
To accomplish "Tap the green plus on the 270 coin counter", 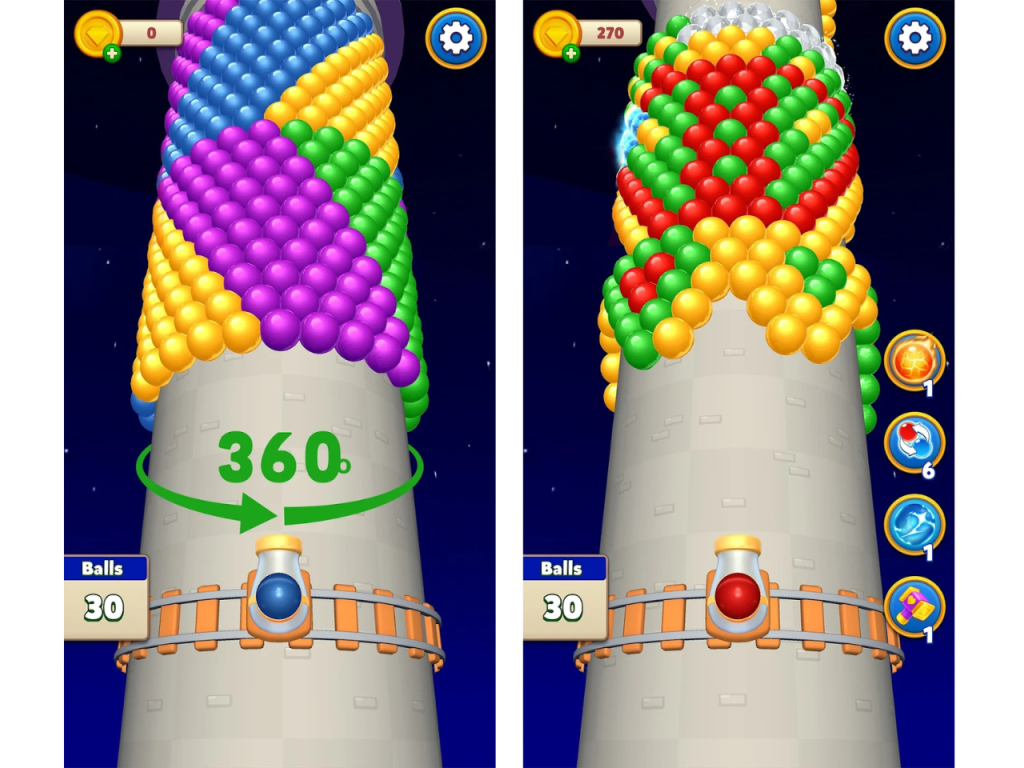I will coord(571,53).
